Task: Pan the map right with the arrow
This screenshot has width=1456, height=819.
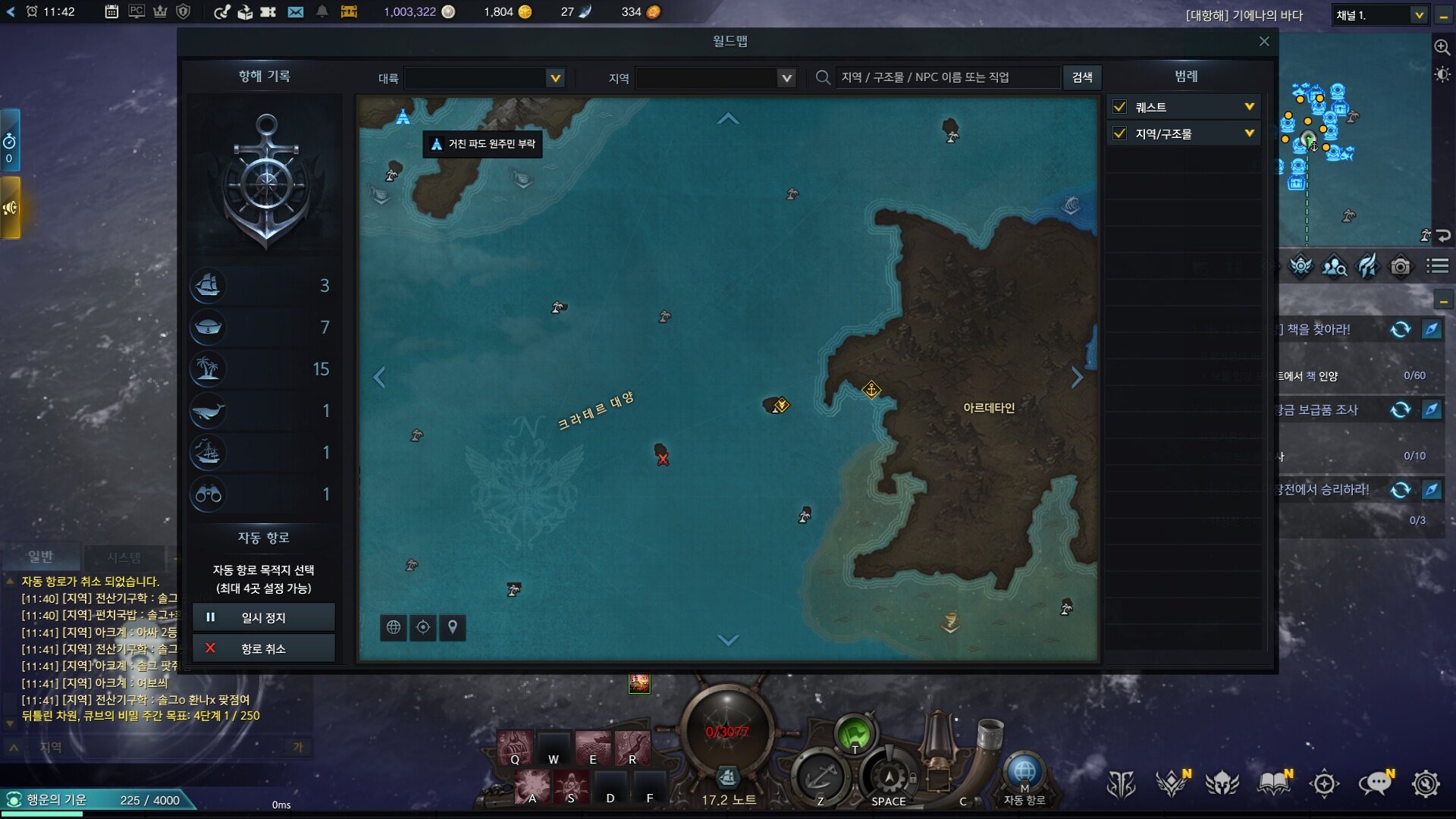Action: 1077,377
